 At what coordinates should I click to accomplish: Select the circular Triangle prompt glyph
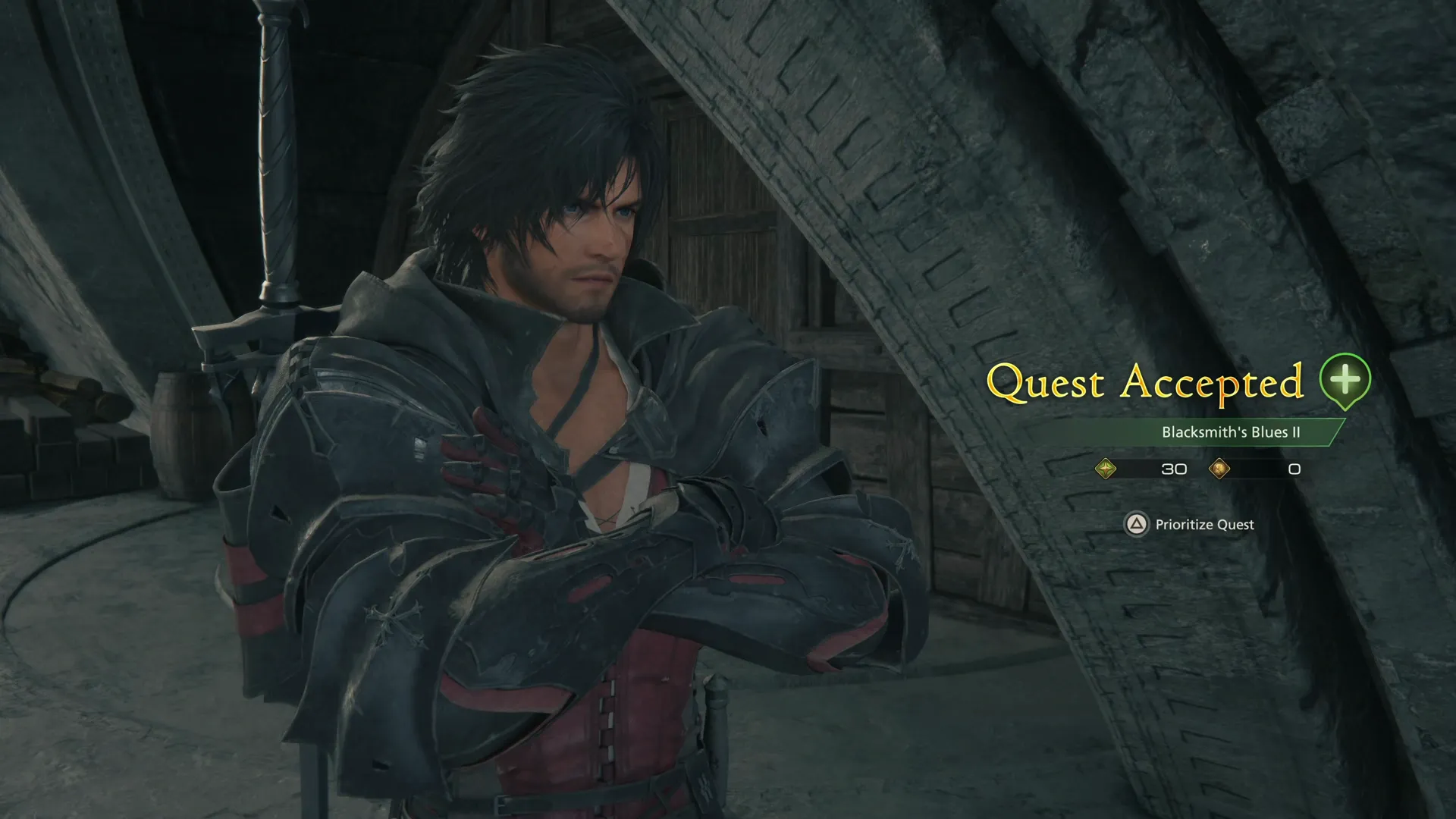tap(1137, 525)
